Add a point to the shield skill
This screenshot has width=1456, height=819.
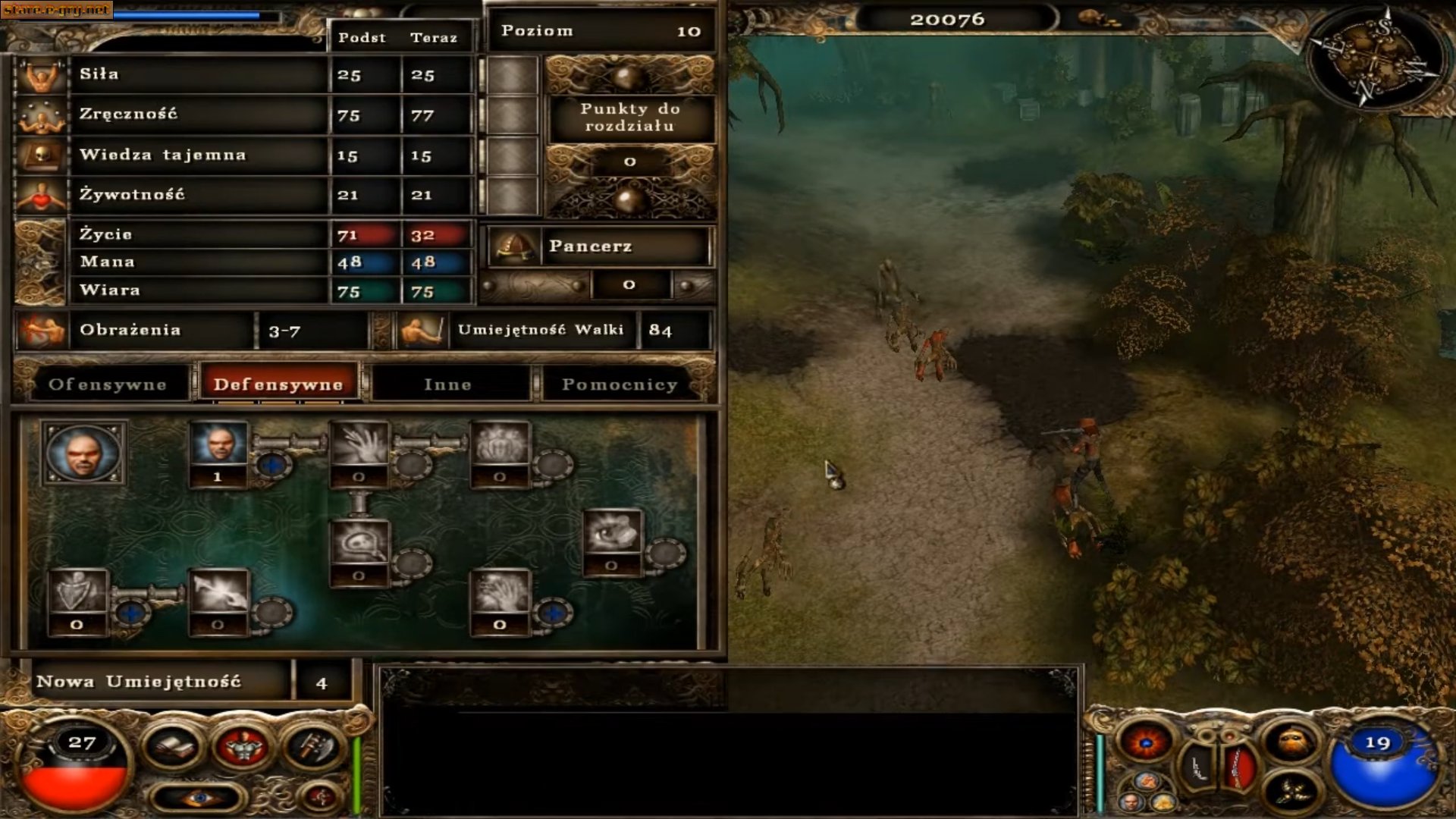pos(131,612)
